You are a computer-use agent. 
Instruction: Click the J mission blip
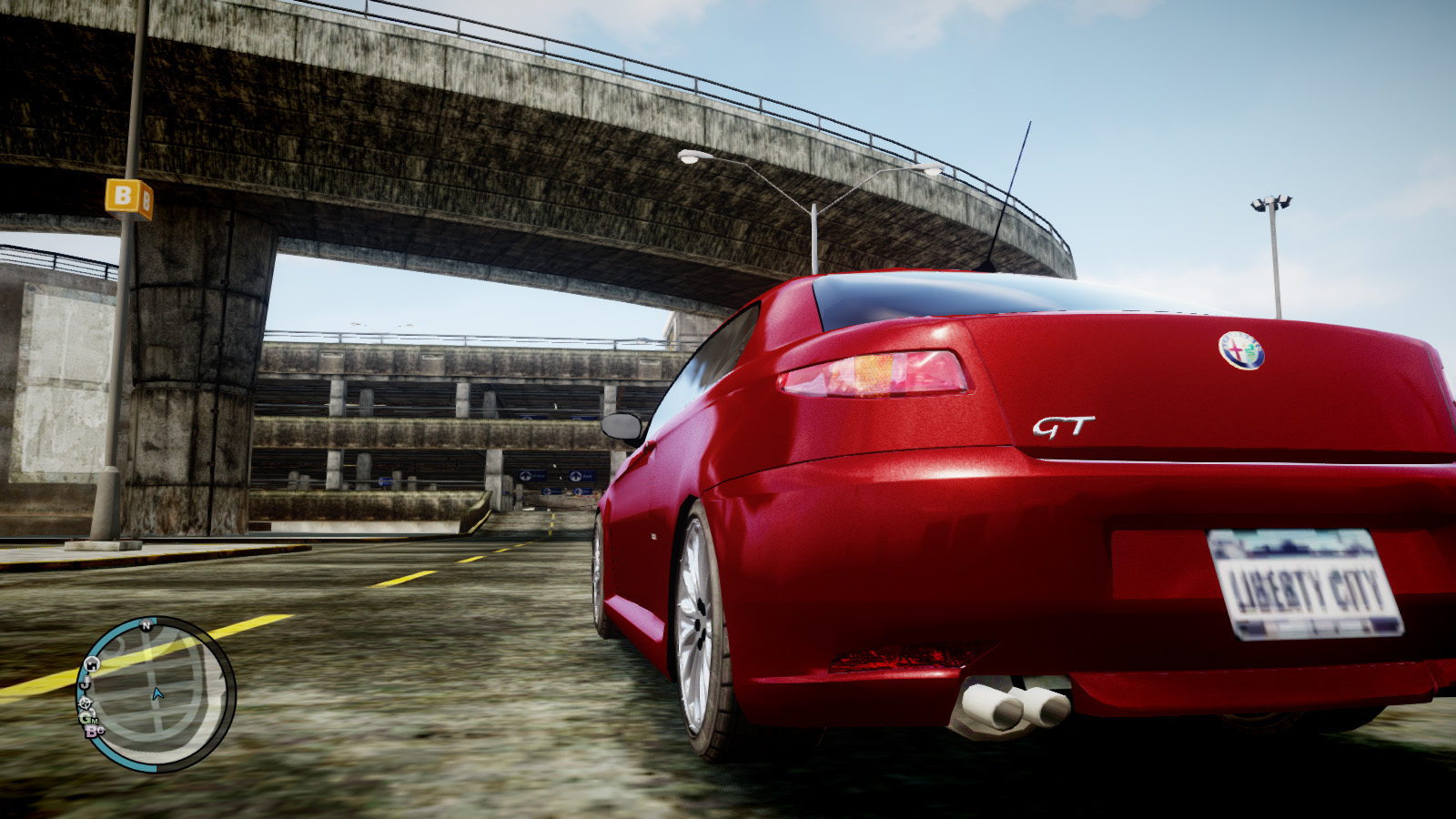86,683
